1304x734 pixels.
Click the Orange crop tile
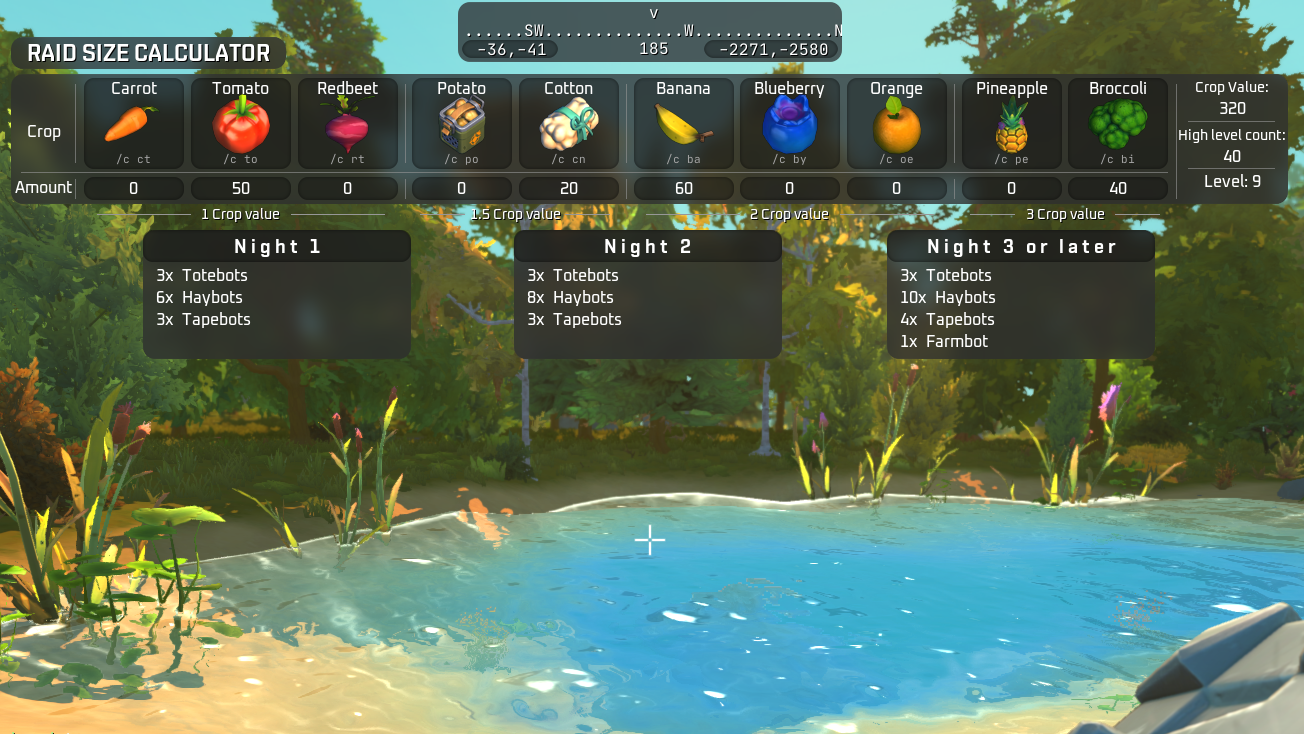[896, 124]
